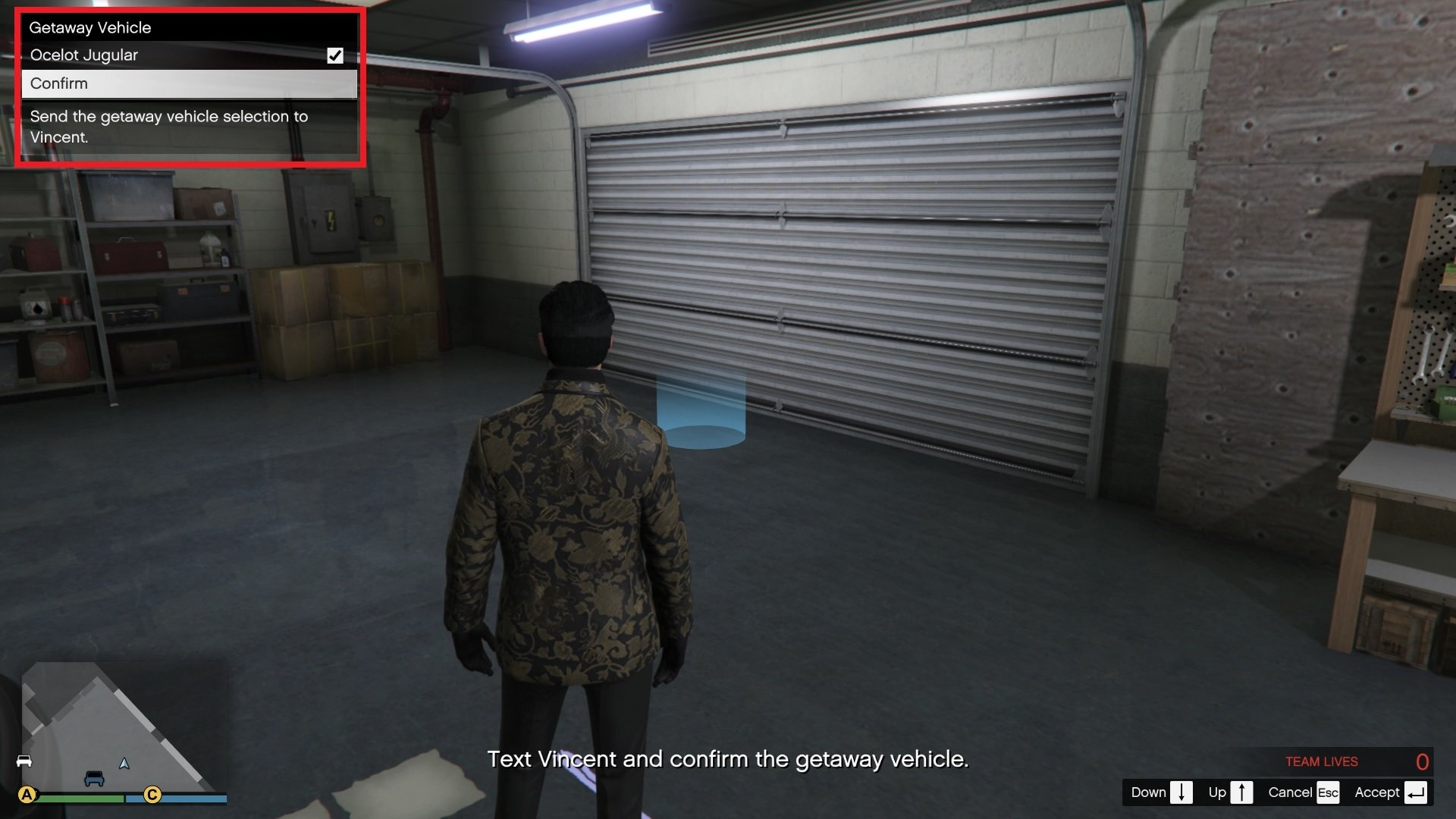1456x819 pixels.
Task: Click the Enter key icon next to Accept
Action: (1417, 792)
